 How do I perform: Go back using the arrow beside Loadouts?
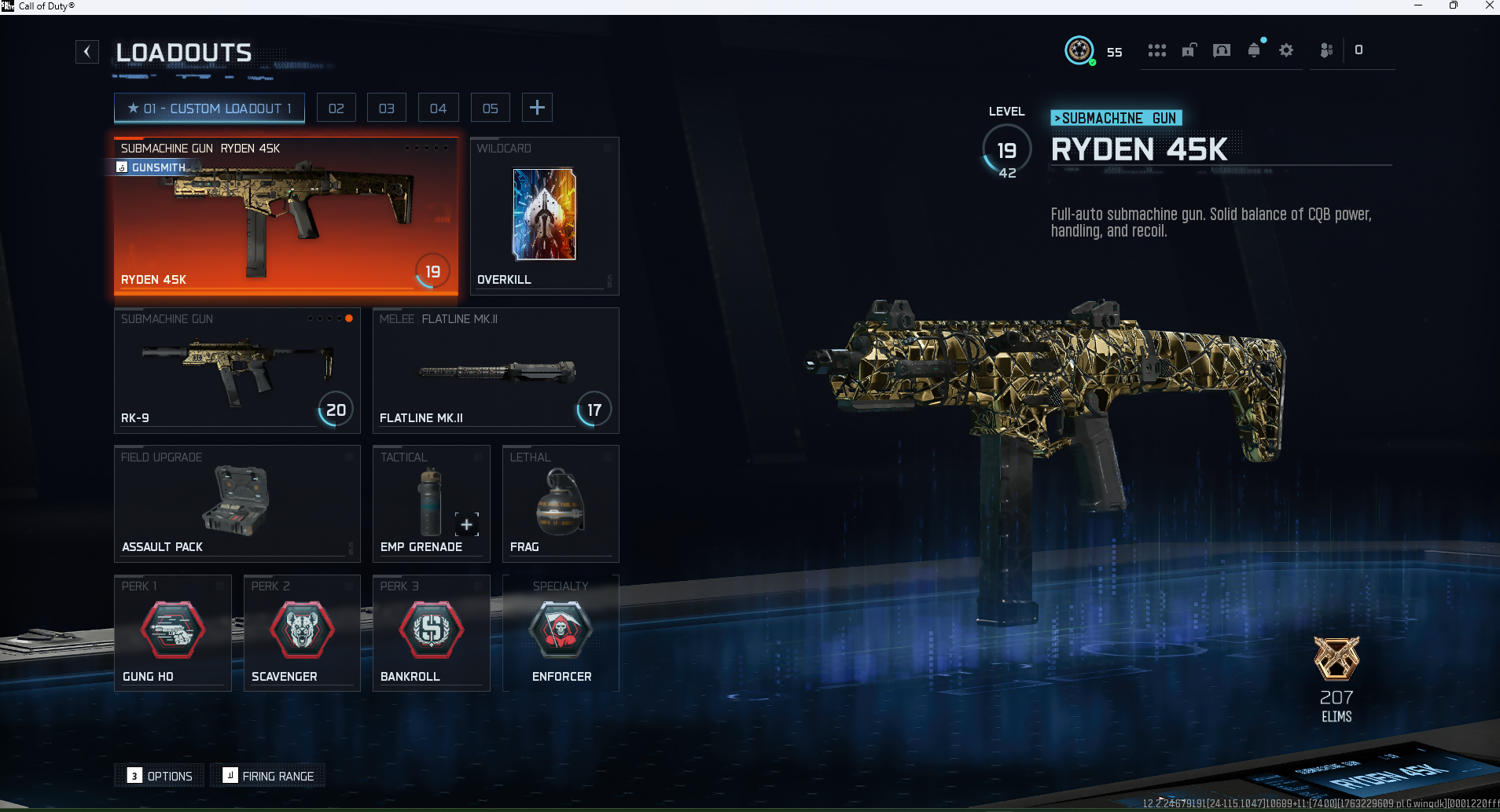pyautogui.click(x=87, y=52)
